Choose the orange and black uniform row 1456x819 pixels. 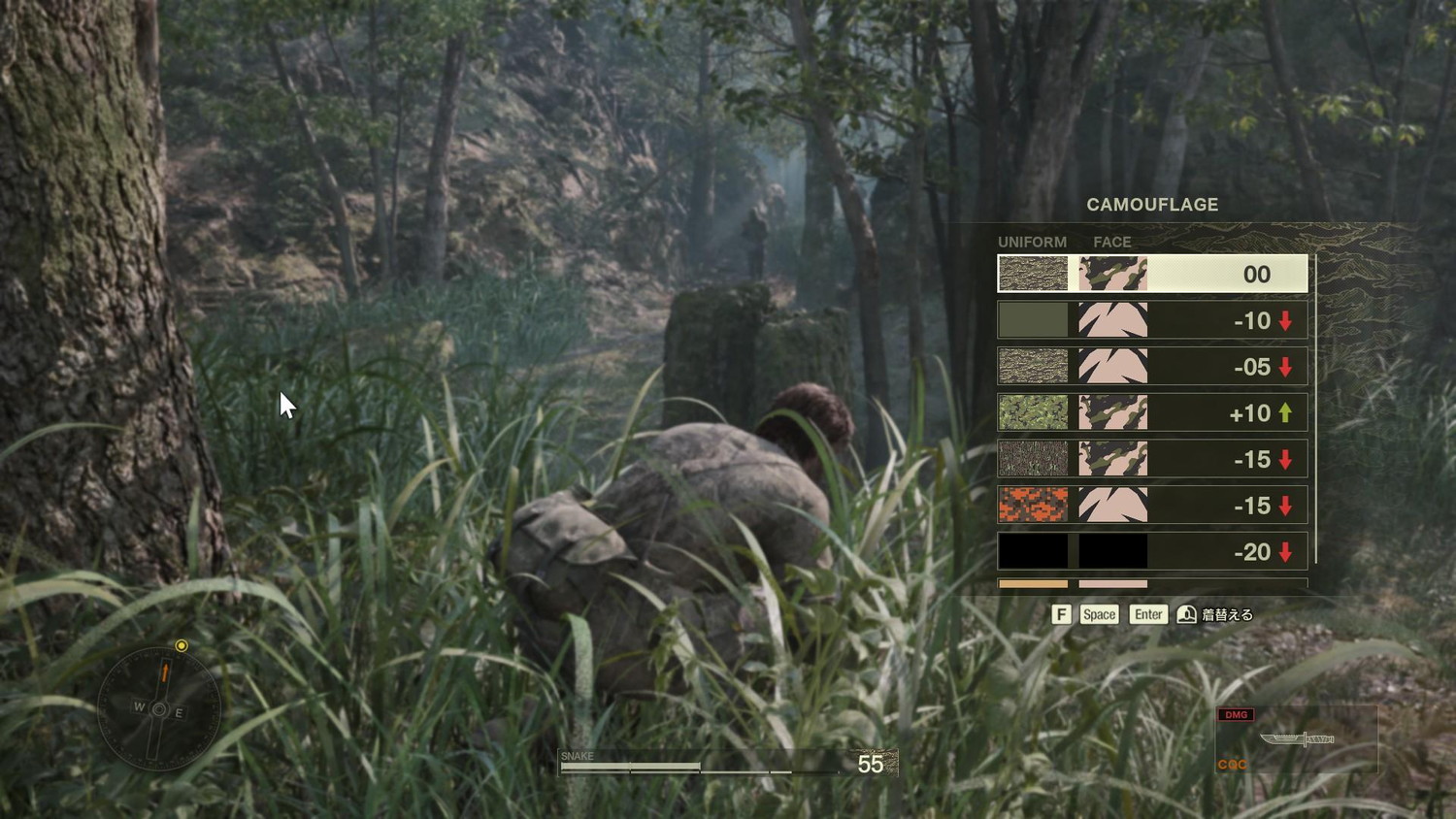[x=1152, y=506]
